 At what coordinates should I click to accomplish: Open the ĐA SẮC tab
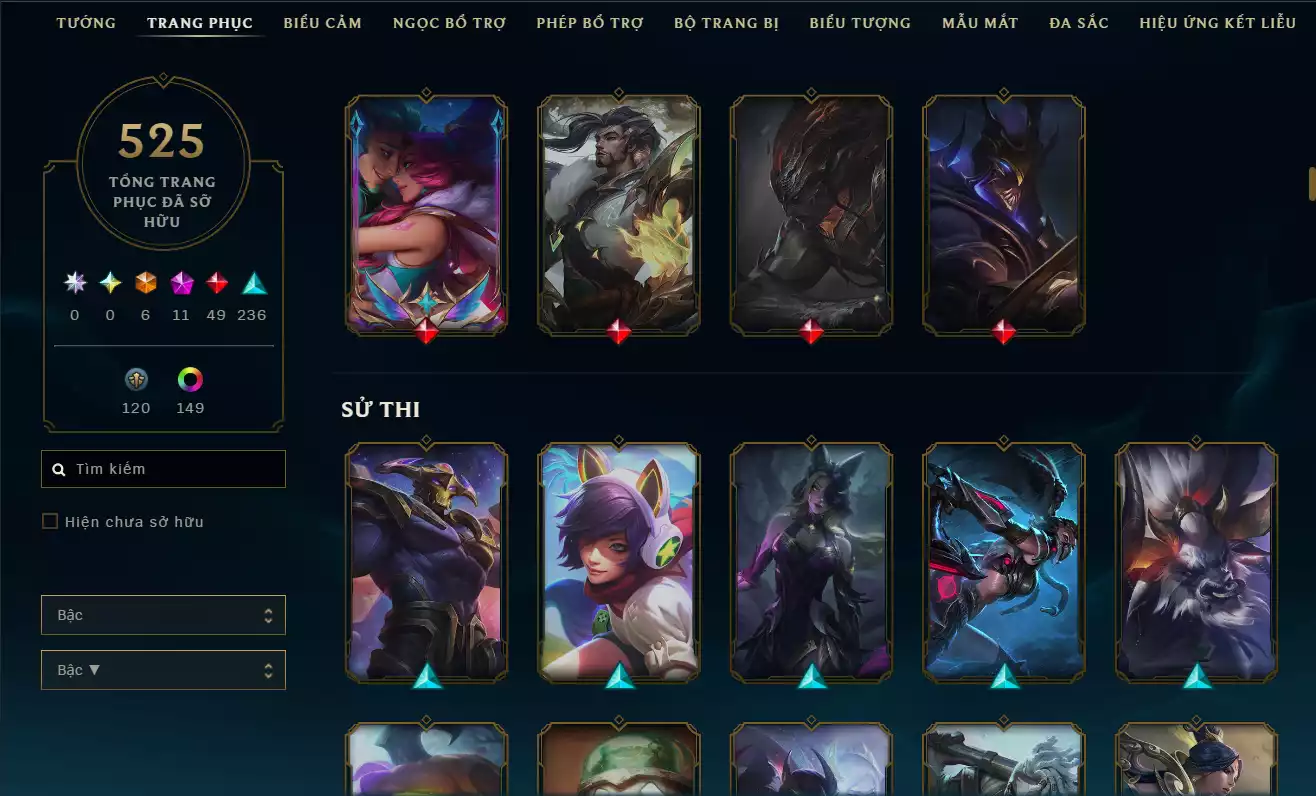(1078, 22)
